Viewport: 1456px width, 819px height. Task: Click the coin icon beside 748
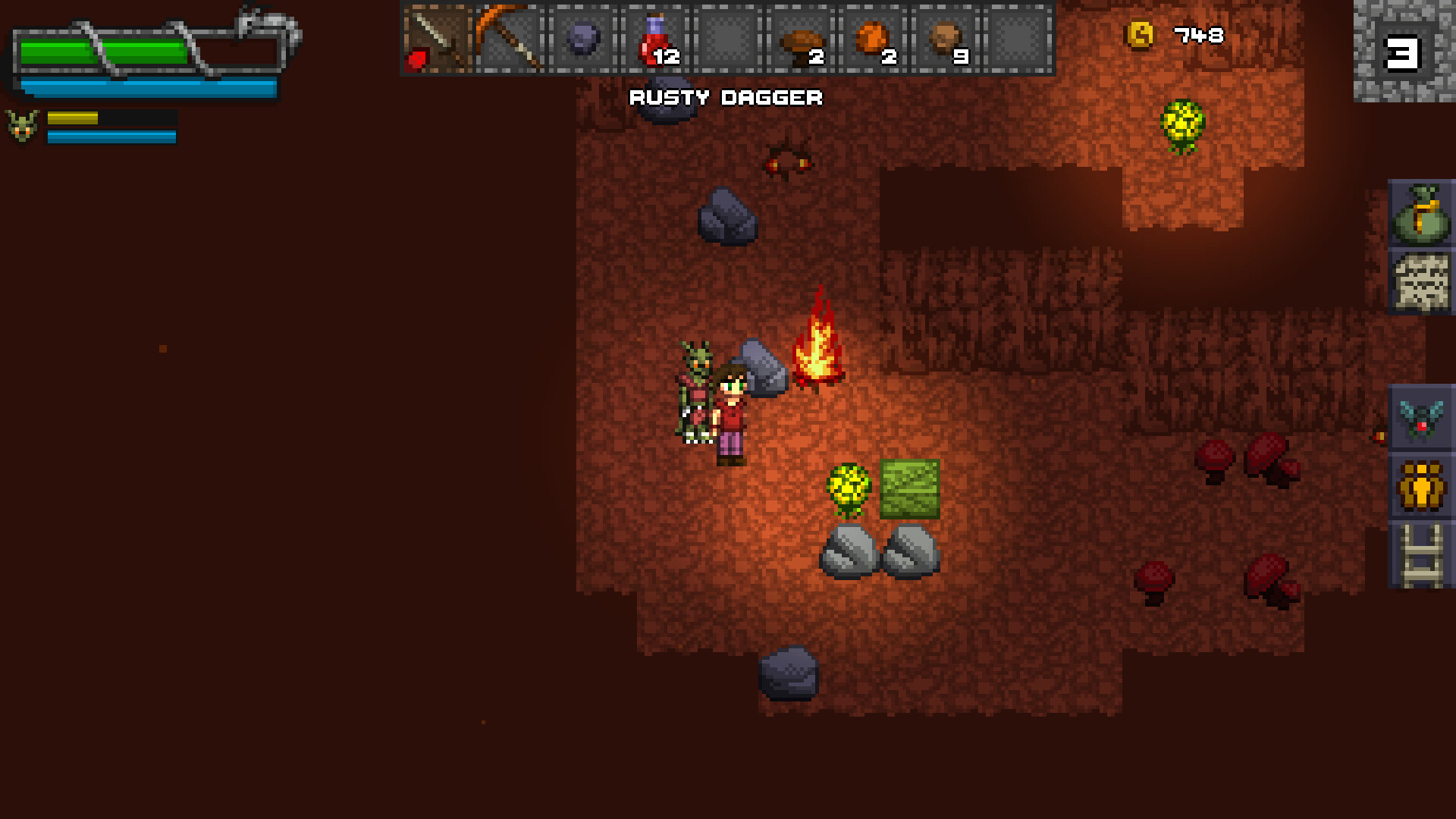pyautogui.click(x=1140, y=34)
